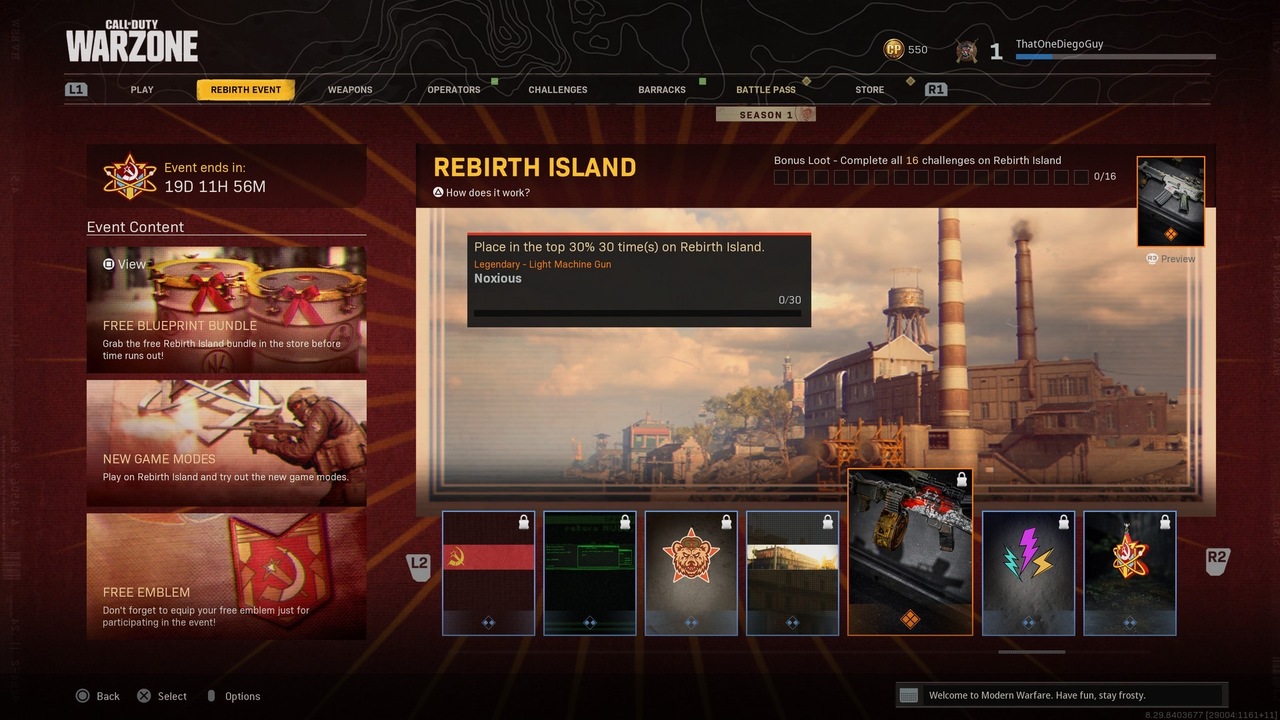Viewport: 1280px width, 720px height.
Task: Select the red star weapon charm reward
Action: (x=1130, y=573)
